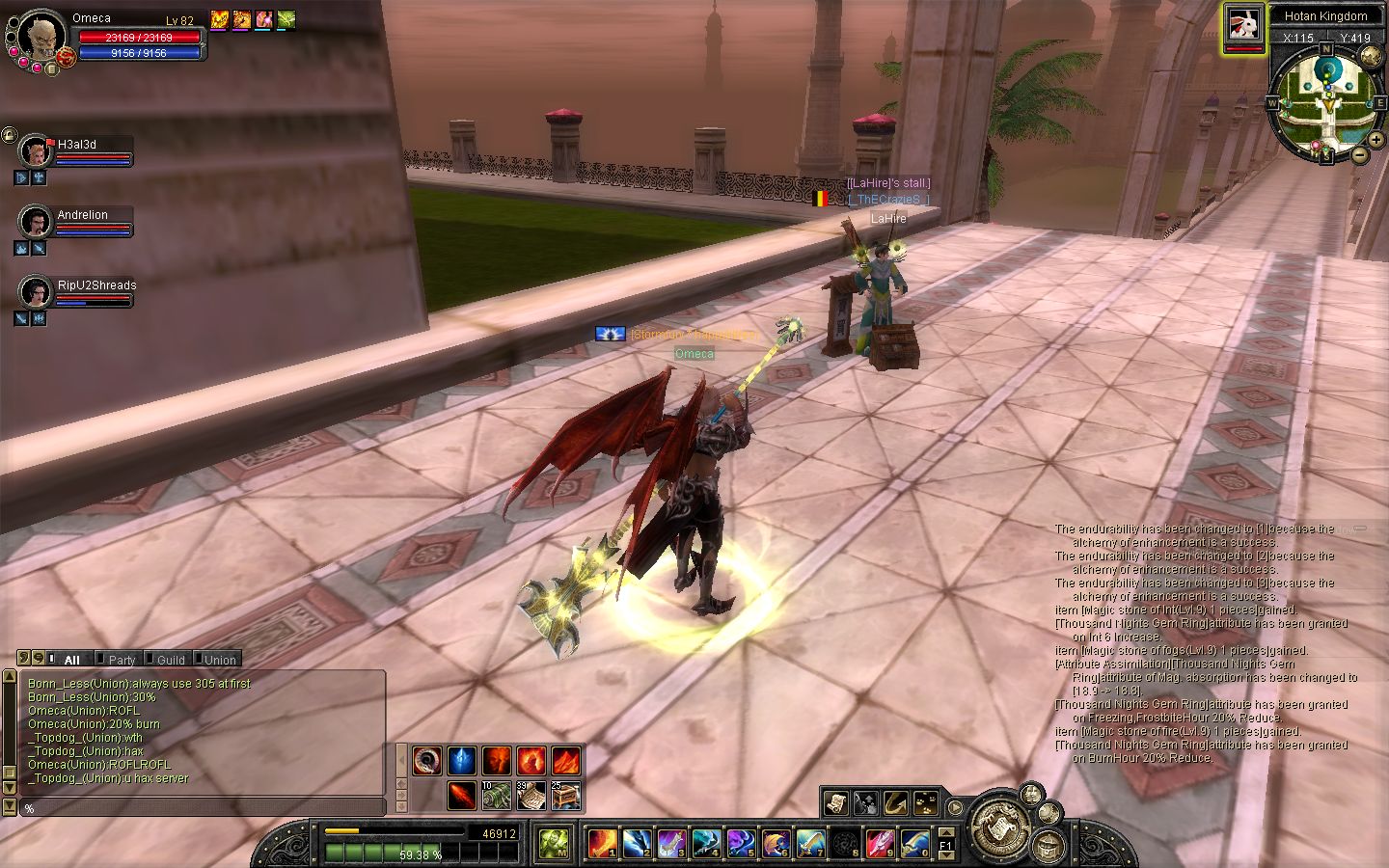Image resolution: width=1389 pixels, height=868 pixels.
Task: Trigger the red blade skill in slot 9
Action: [x=879, y=844]
